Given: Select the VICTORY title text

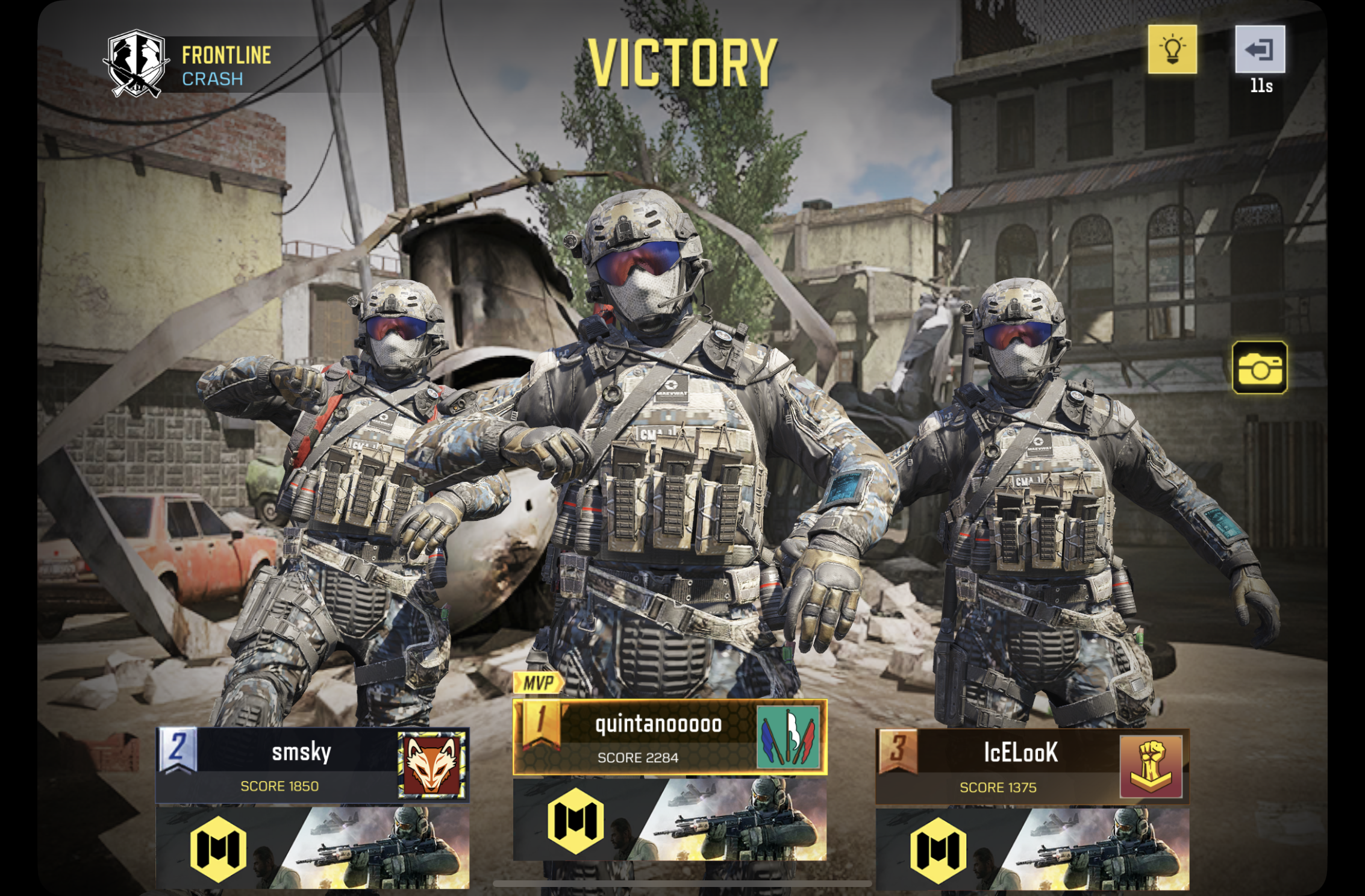Looking at the screenshot, I should [682, 62].
